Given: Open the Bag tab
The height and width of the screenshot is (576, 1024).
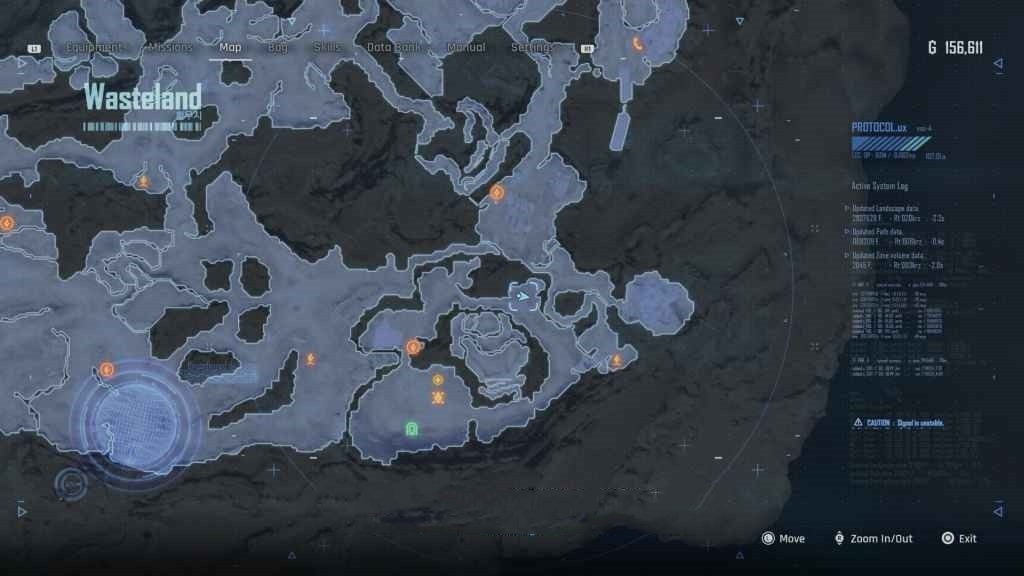Looking at the screenshot, I should (x=277, y=47).
